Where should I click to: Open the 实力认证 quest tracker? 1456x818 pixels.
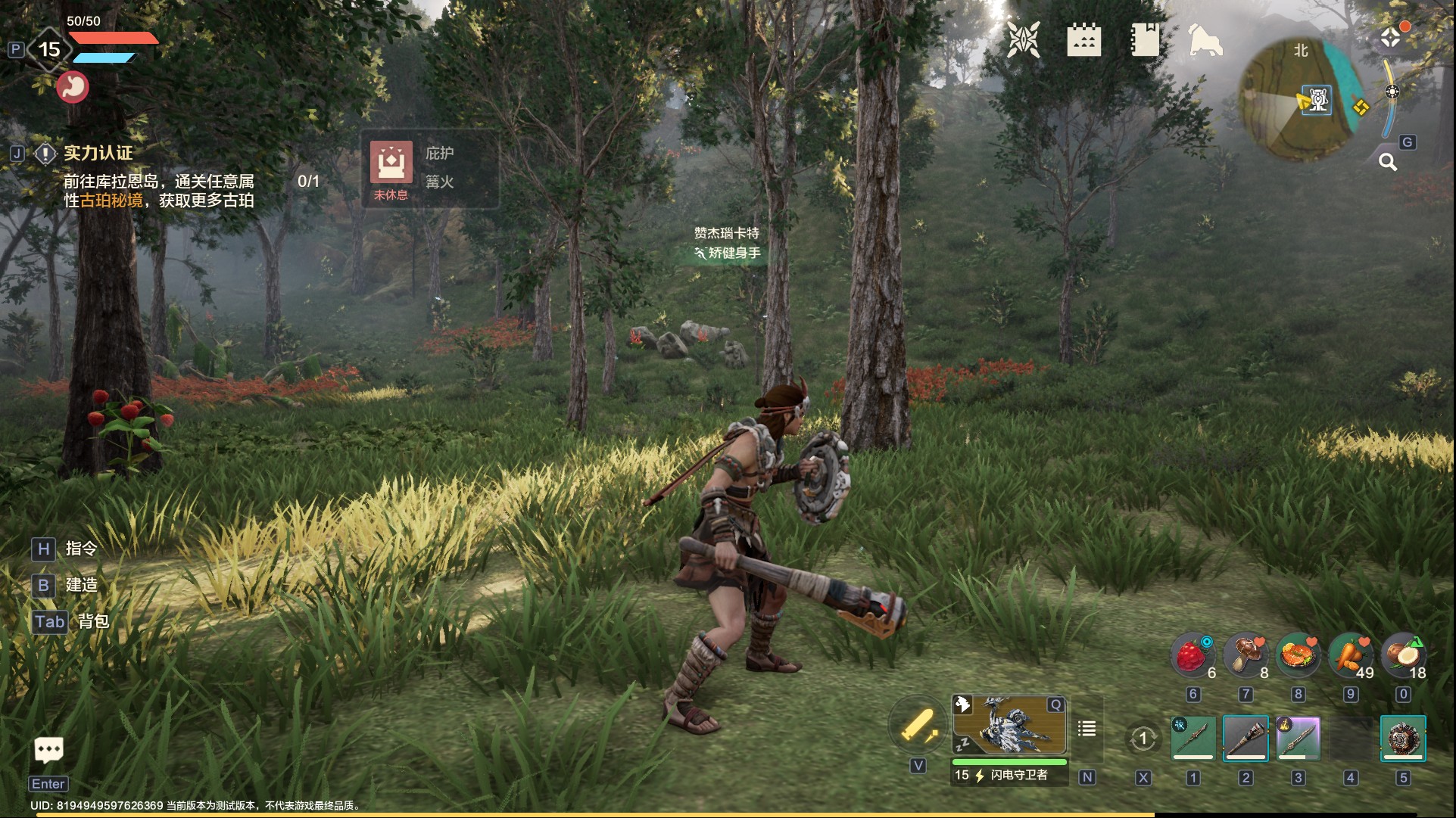tap(98, 154)
